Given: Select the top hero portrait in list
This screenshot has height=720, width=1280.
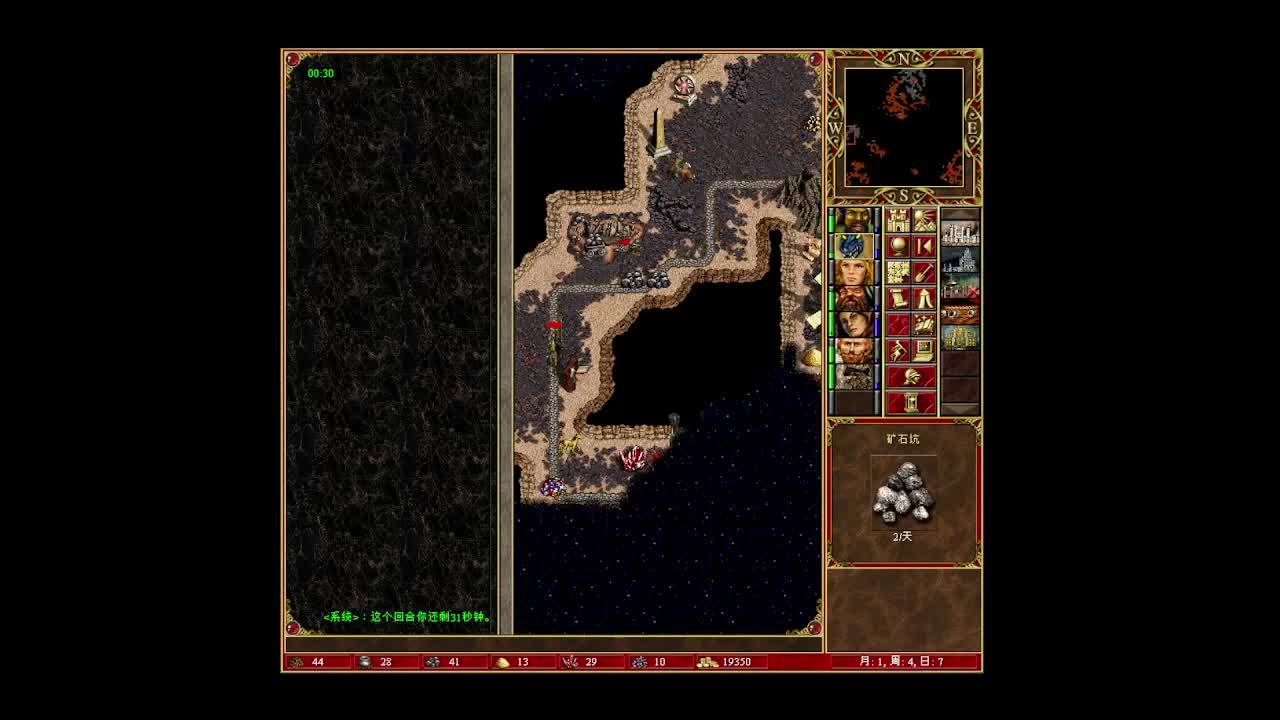Looking at the screenshot, I should click(854, 220).
